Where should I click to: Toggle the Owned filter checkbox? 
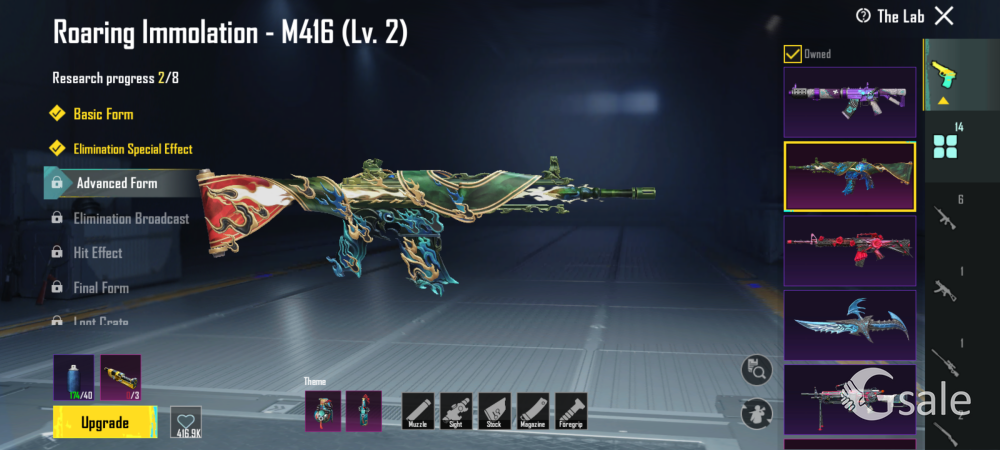(792, 54)
